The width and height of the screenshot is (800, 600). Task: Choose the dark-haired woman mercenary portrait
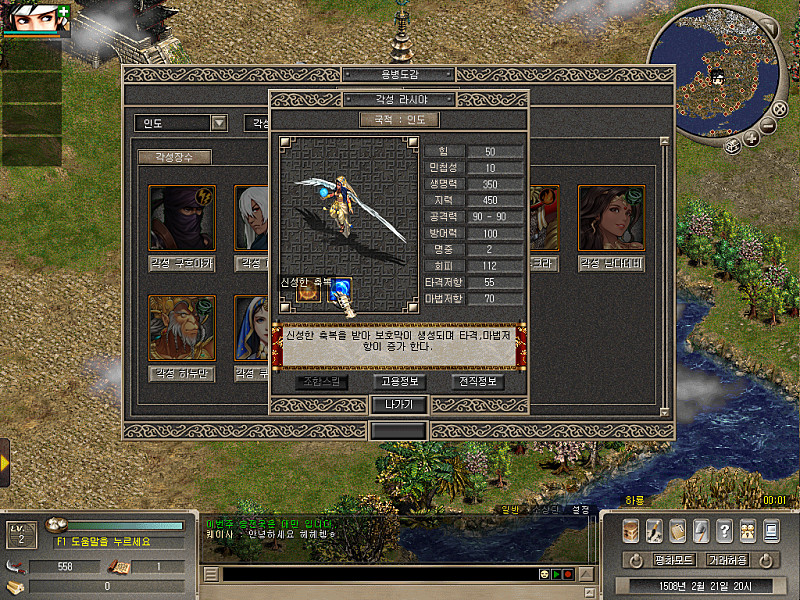point(611,218)
